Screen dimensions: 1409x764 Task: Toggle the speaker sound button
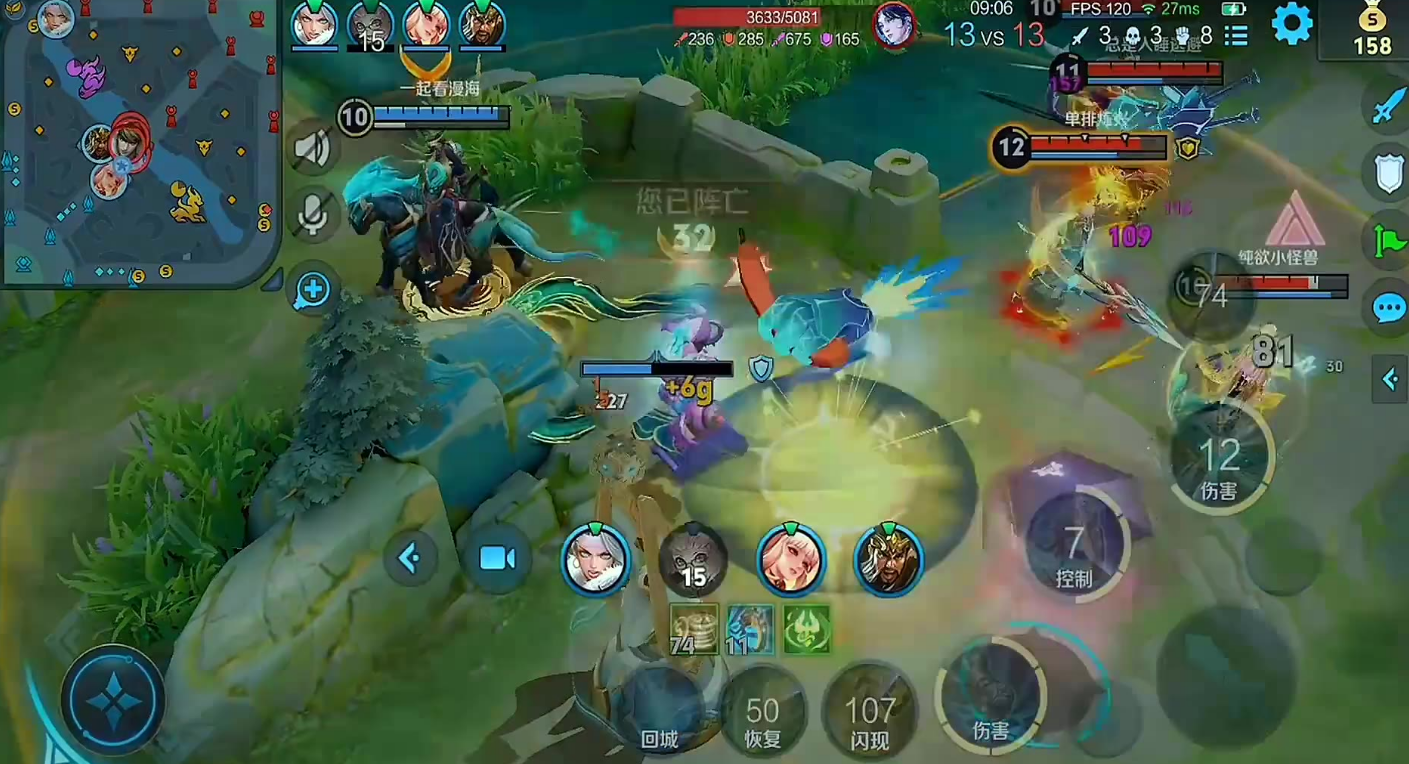312,149
